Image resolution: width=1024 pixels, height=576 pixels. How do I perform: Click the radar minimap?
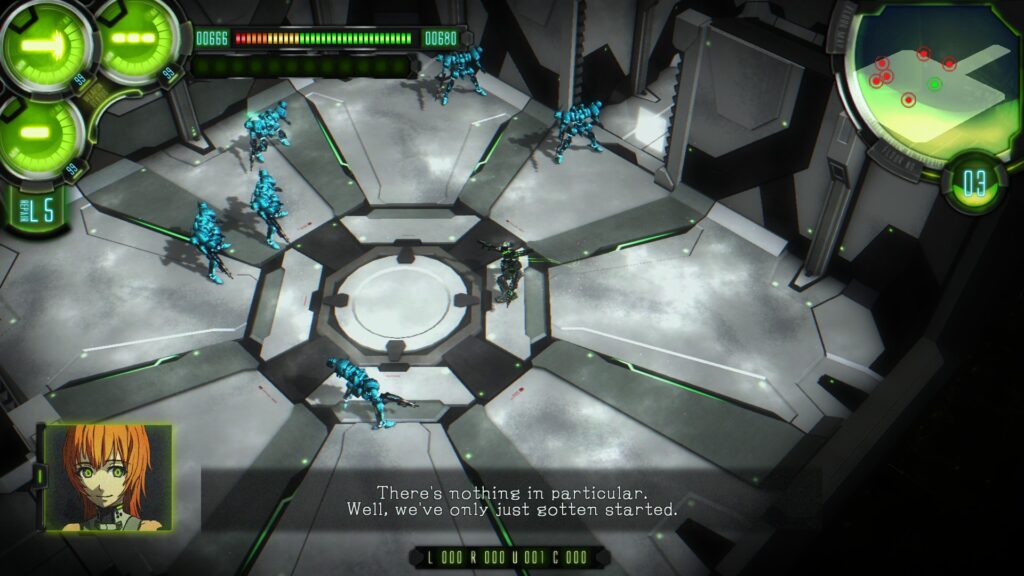pos(930,83)
